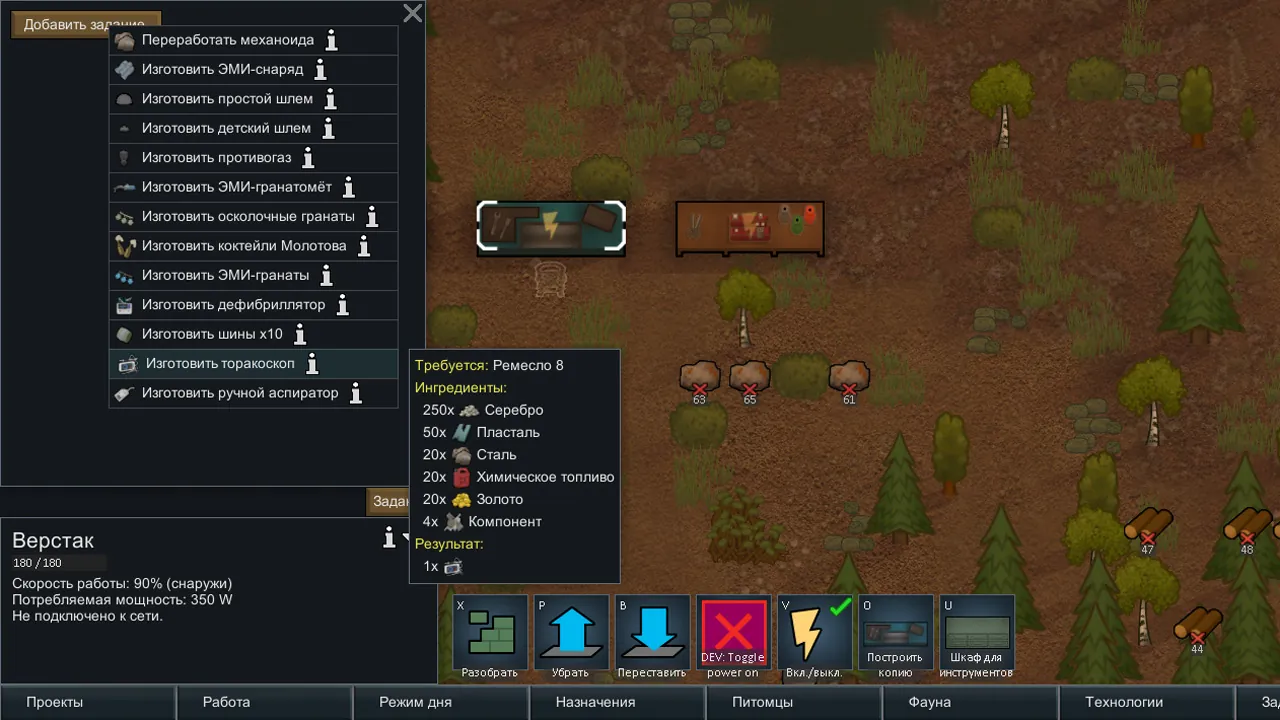This screenshot has height=720, width=1280.
Task: Choose the Переработать механоида recipe
Action: 227,41
